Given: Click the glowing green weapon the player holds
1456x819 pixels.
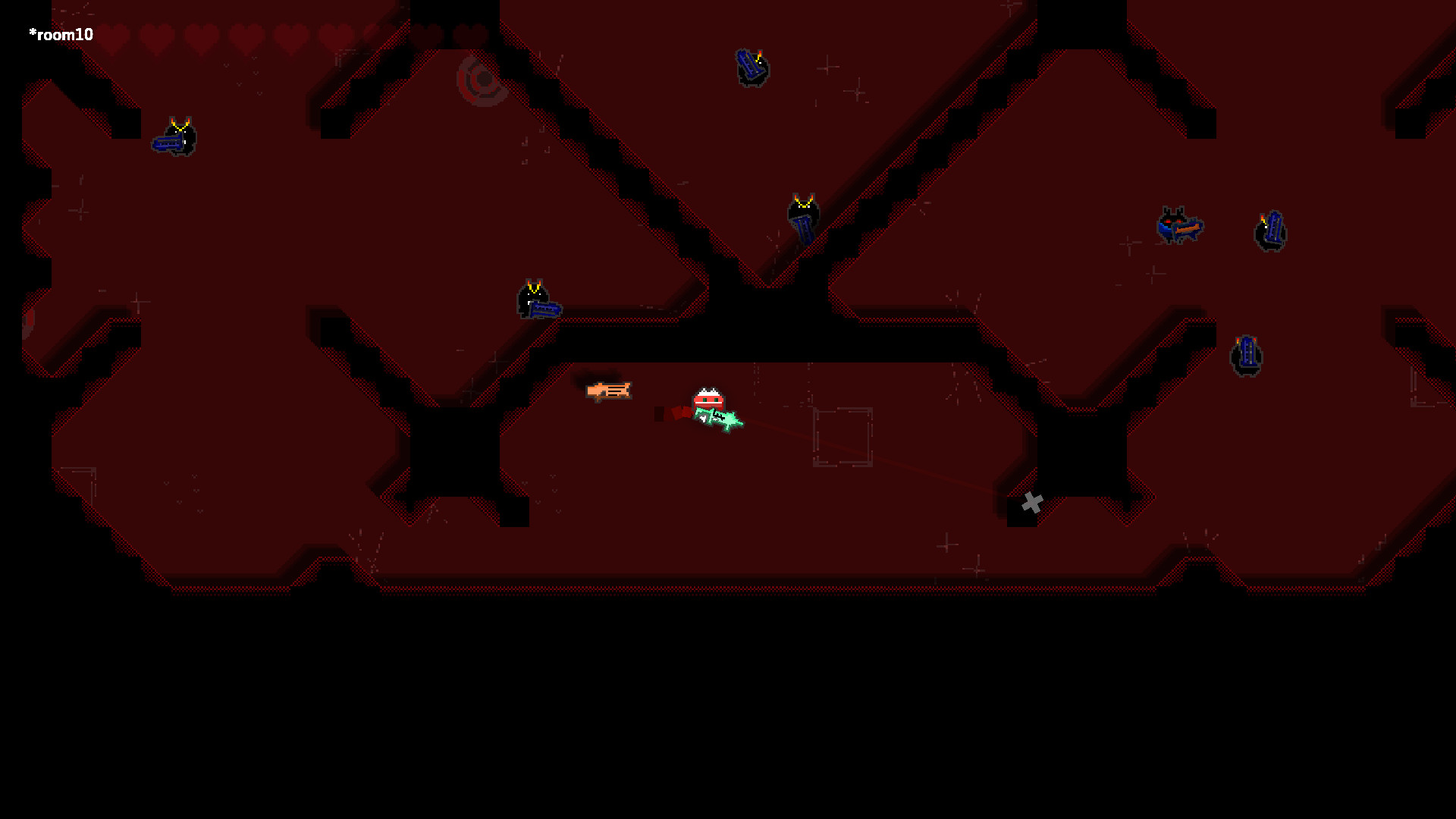Looking at the screenshot, I should click(x=719, y=419).
